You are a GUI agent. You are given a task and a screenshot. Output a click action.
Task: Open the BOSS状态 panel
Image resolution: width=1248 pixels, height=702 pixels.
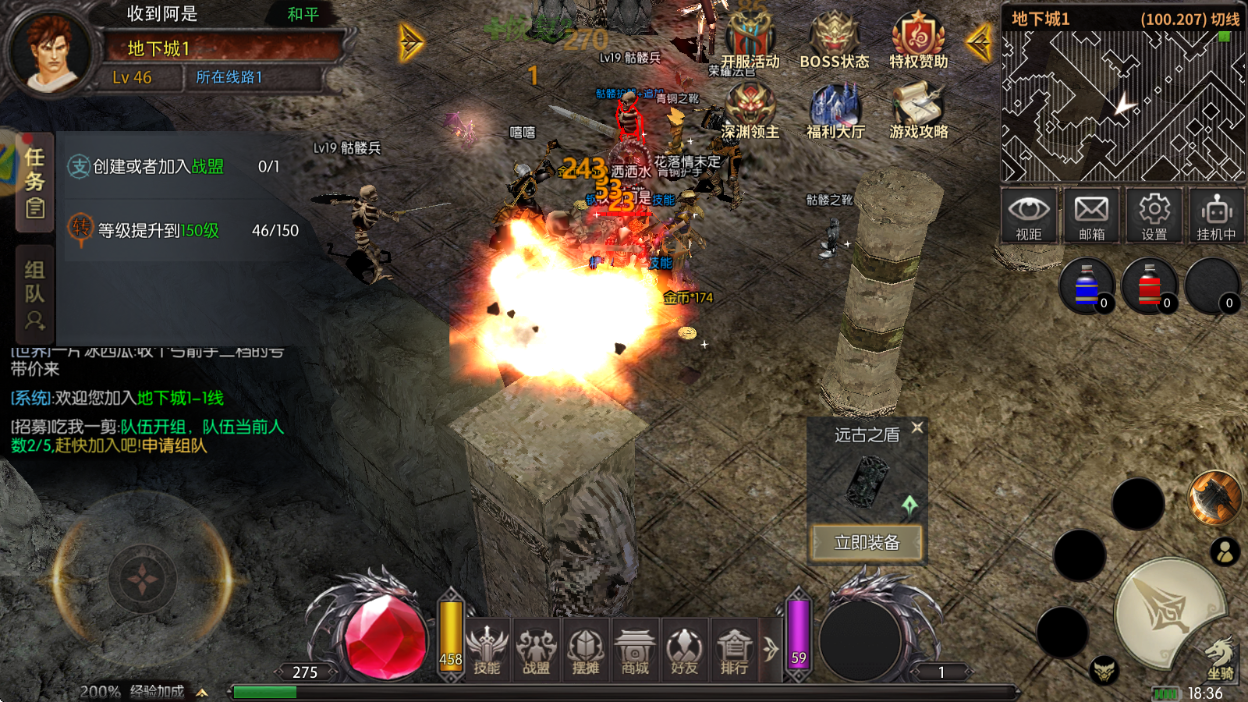click(834, 39)
